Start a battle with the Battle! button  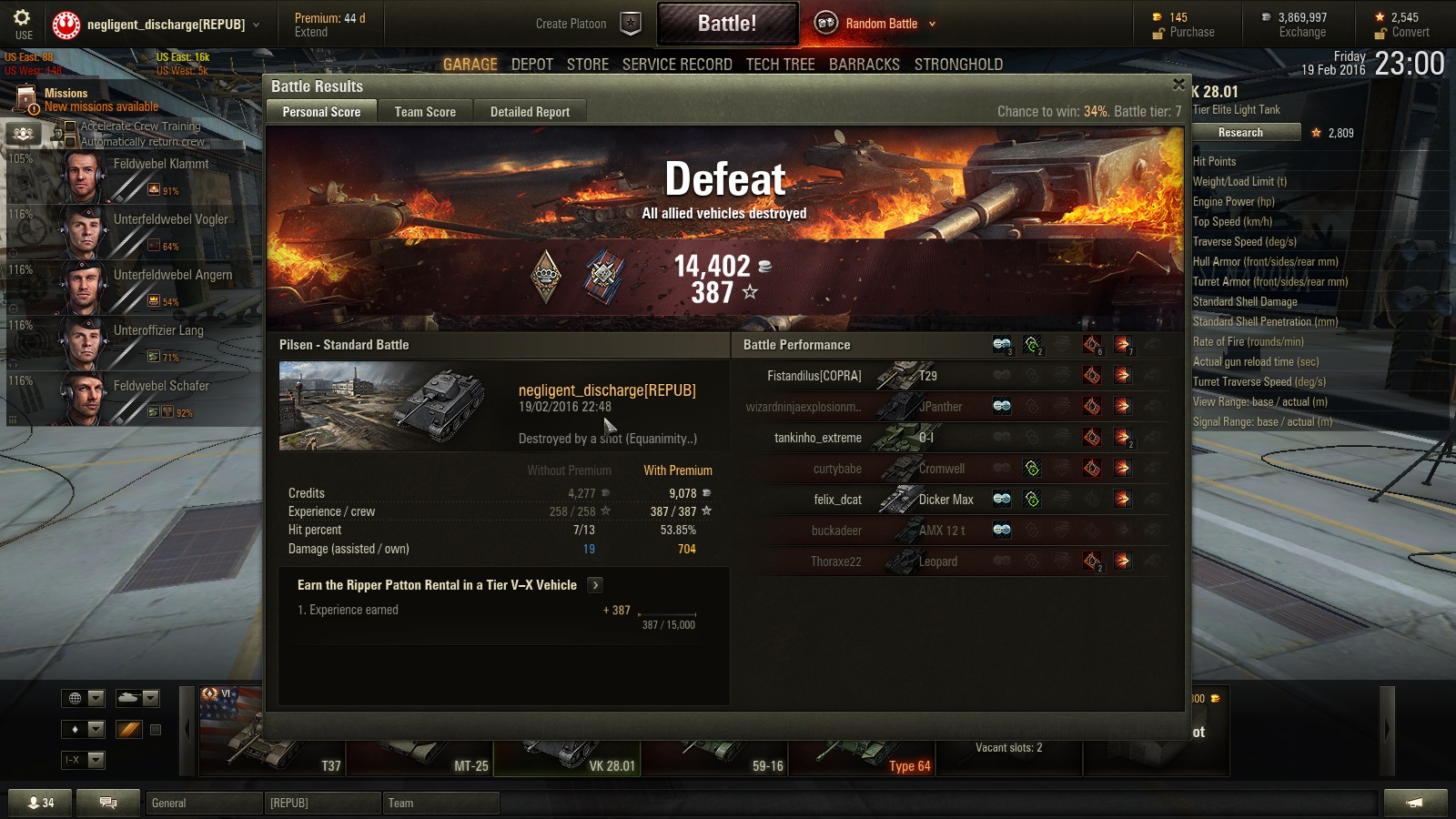click(x=727, y=24)
